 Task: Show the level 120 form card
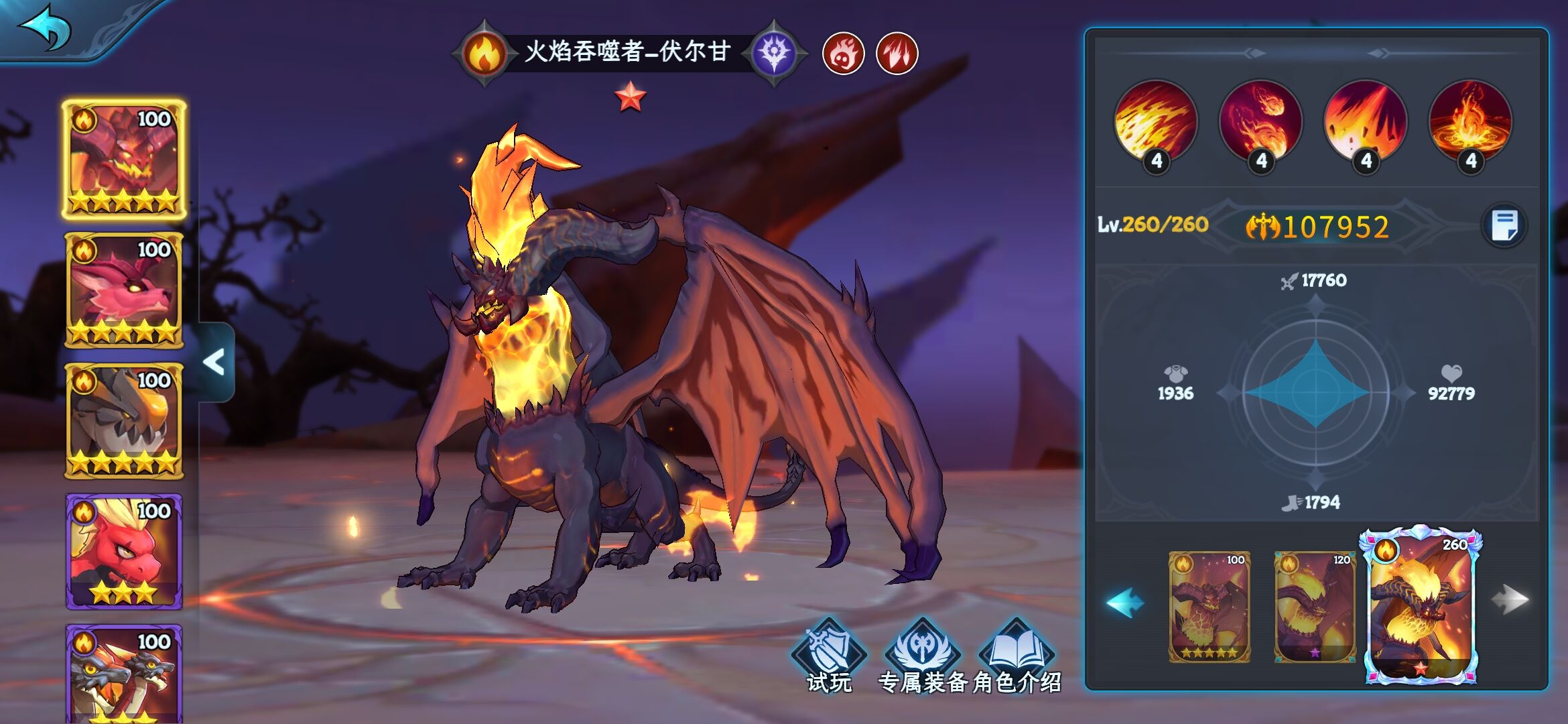1315,607
